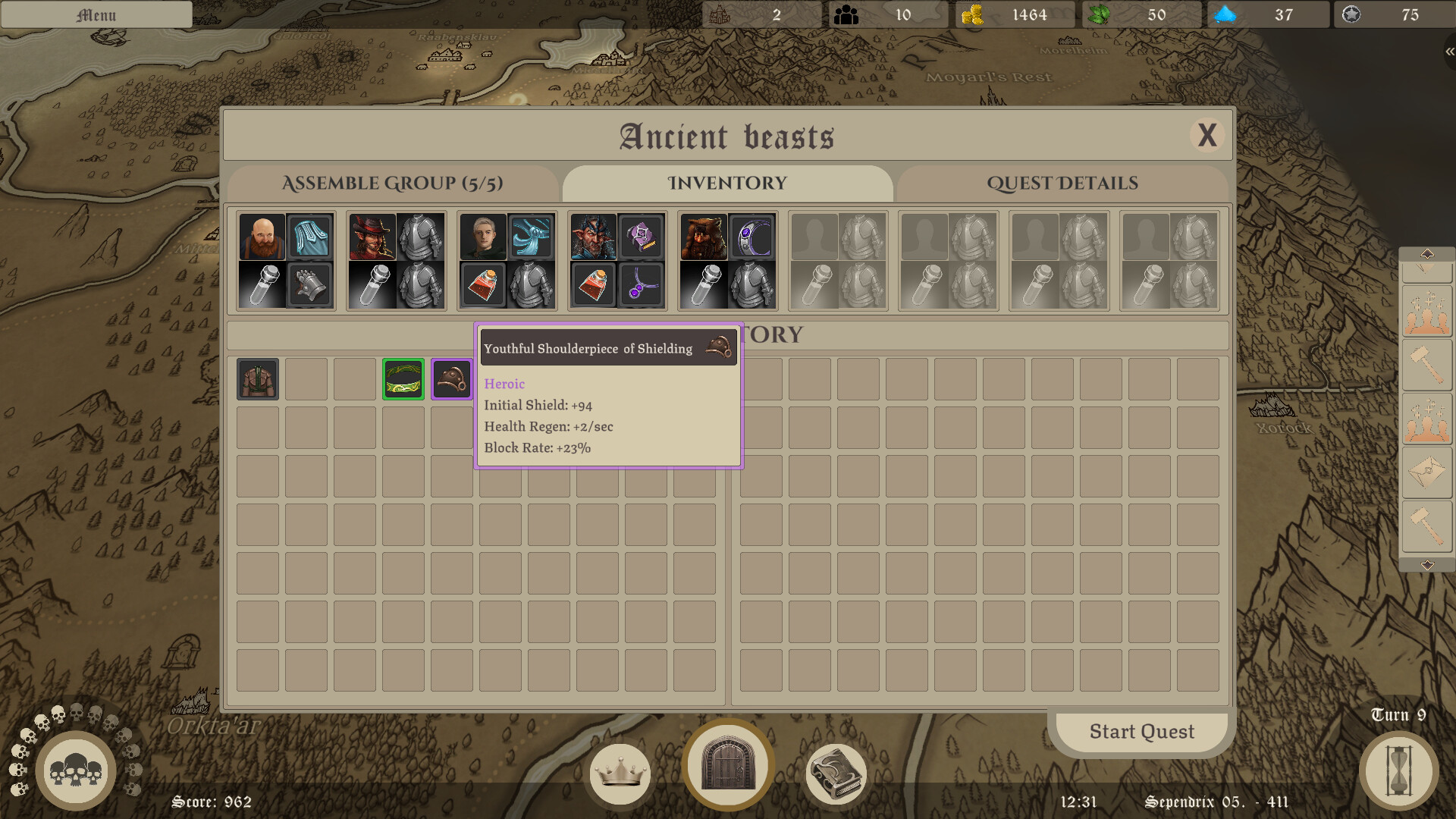Expand the sidebar with the upward arrow at its top

[x=1428, y=253]
